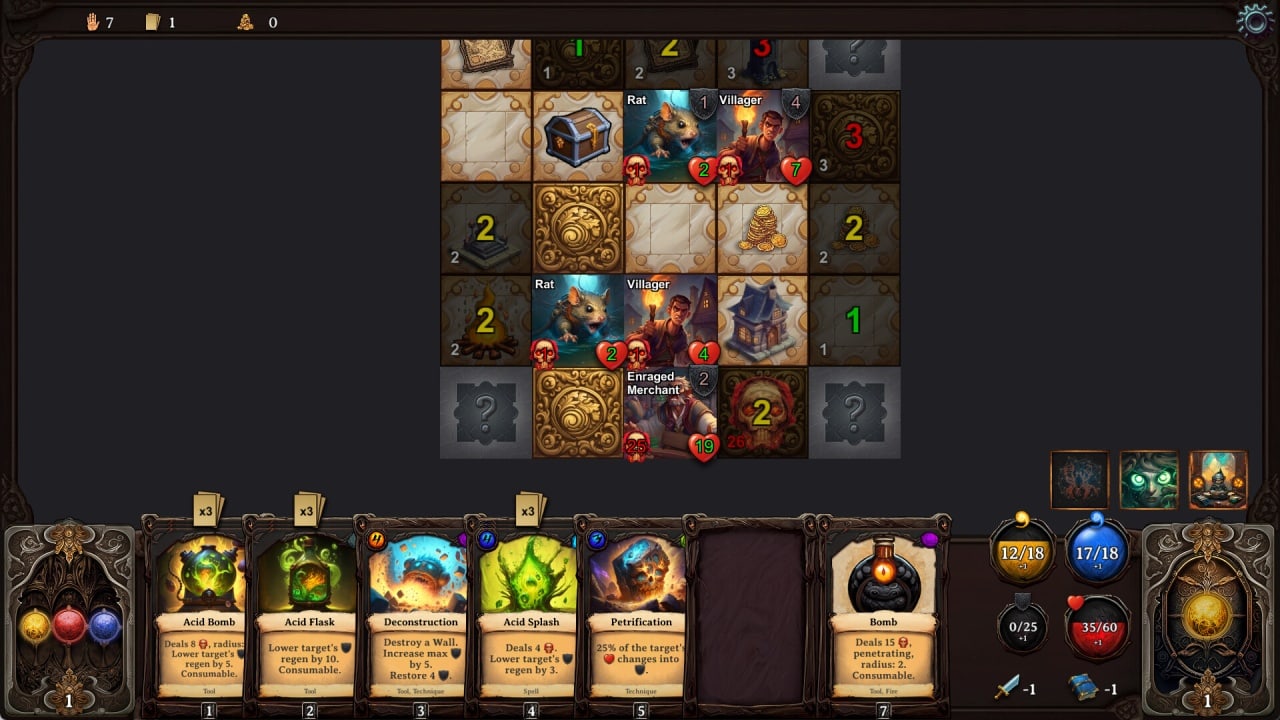
Task: Click the red skull tile
Action: pyautogui.click(x=762, y=413)
